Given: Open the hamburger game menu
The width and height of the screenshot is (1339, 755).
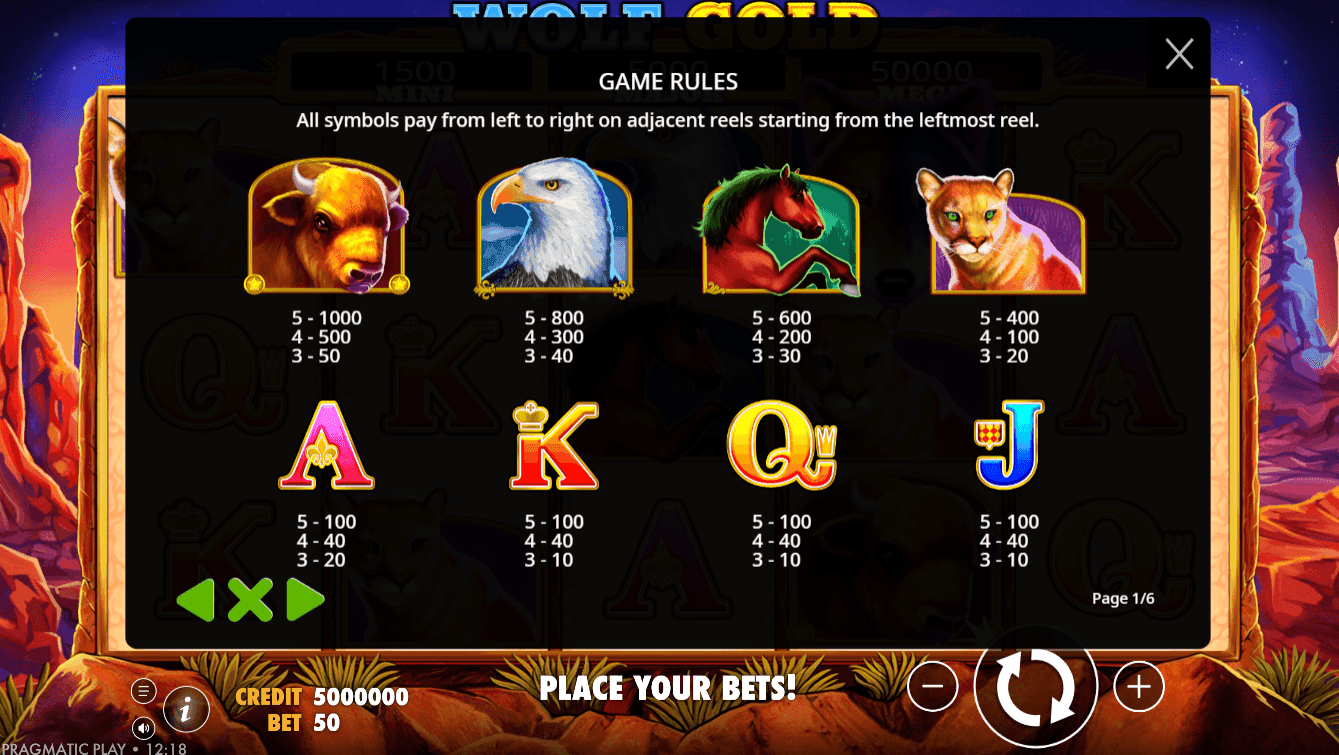Looking at the screenshot, I should coord(143,690).
